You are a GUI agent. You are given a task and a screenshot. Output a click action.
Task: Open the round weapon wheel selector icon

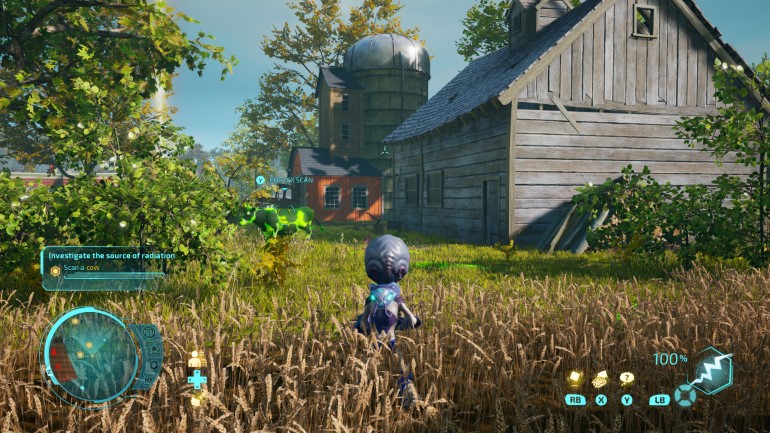tap(685, 394)
